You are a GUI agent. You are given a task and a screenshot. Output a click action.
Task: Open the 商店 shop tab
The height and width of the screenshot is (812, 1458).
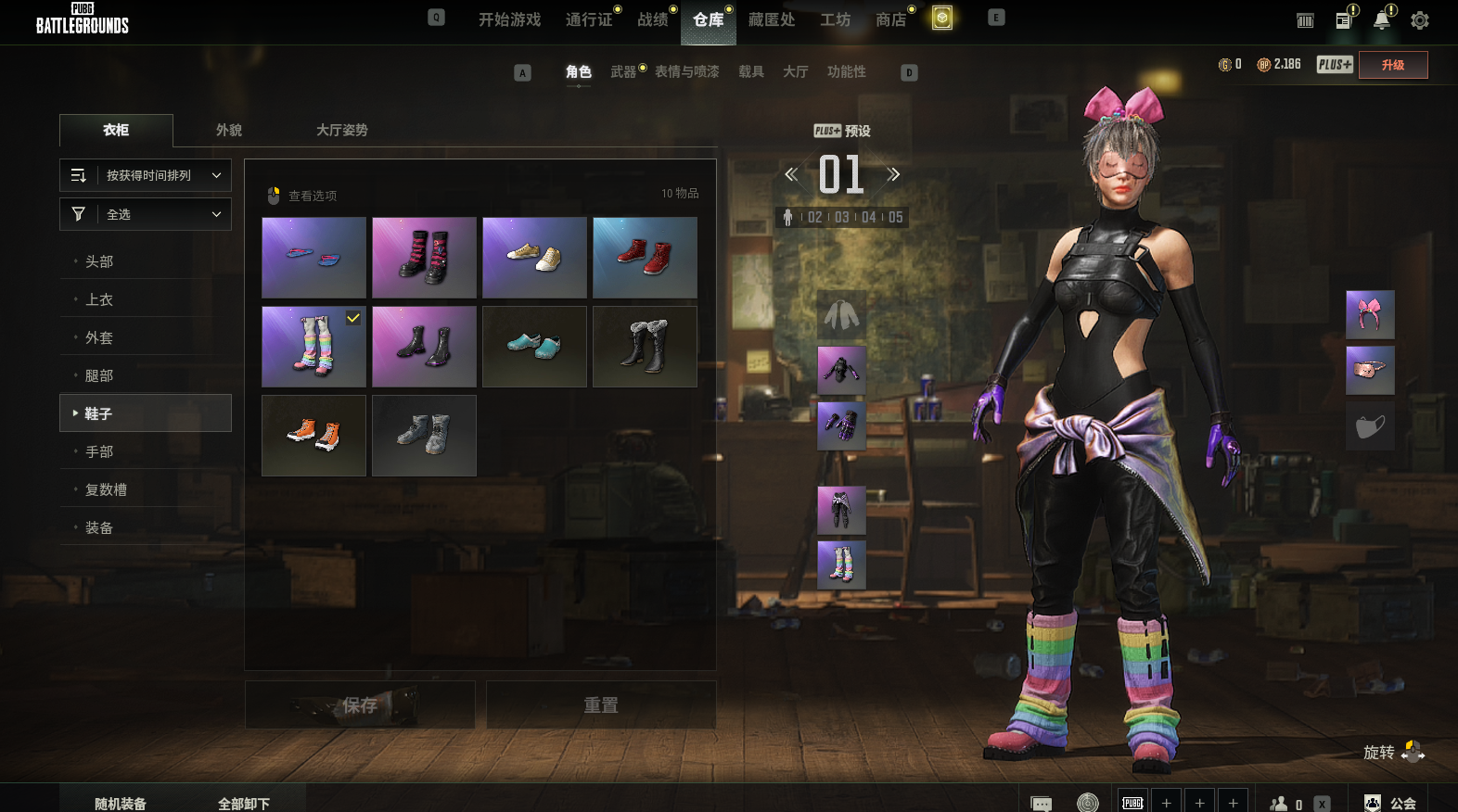point(890,19)
